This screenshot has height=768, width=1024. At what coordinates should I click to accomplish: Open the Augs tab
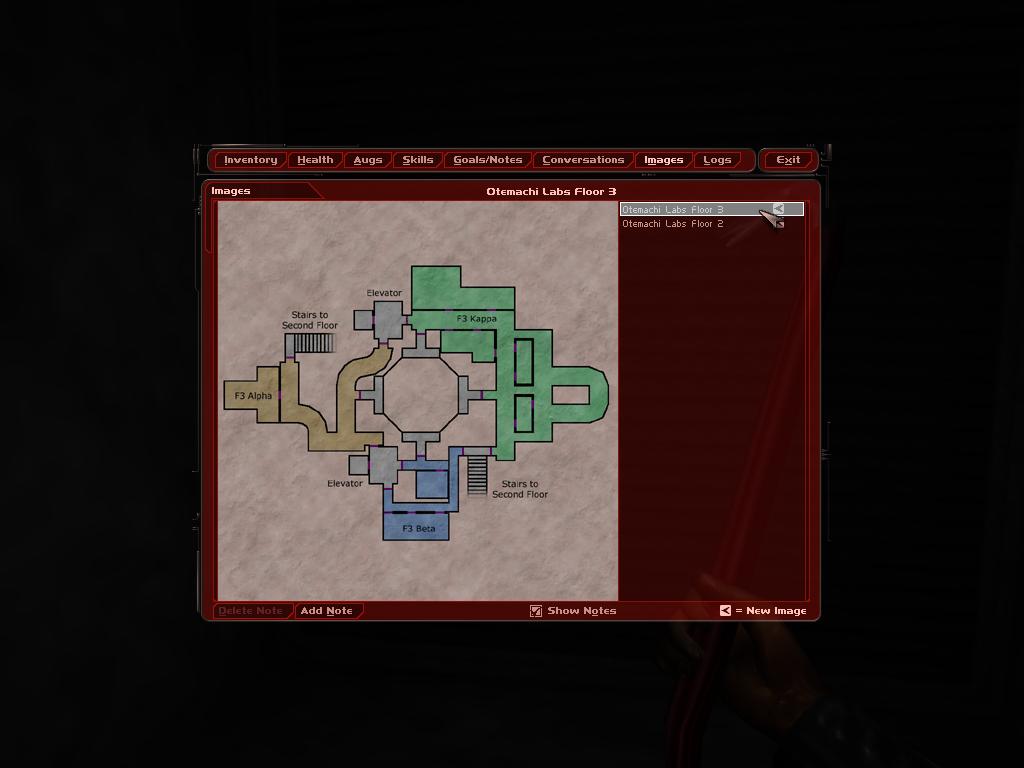[x=368, y=160]
